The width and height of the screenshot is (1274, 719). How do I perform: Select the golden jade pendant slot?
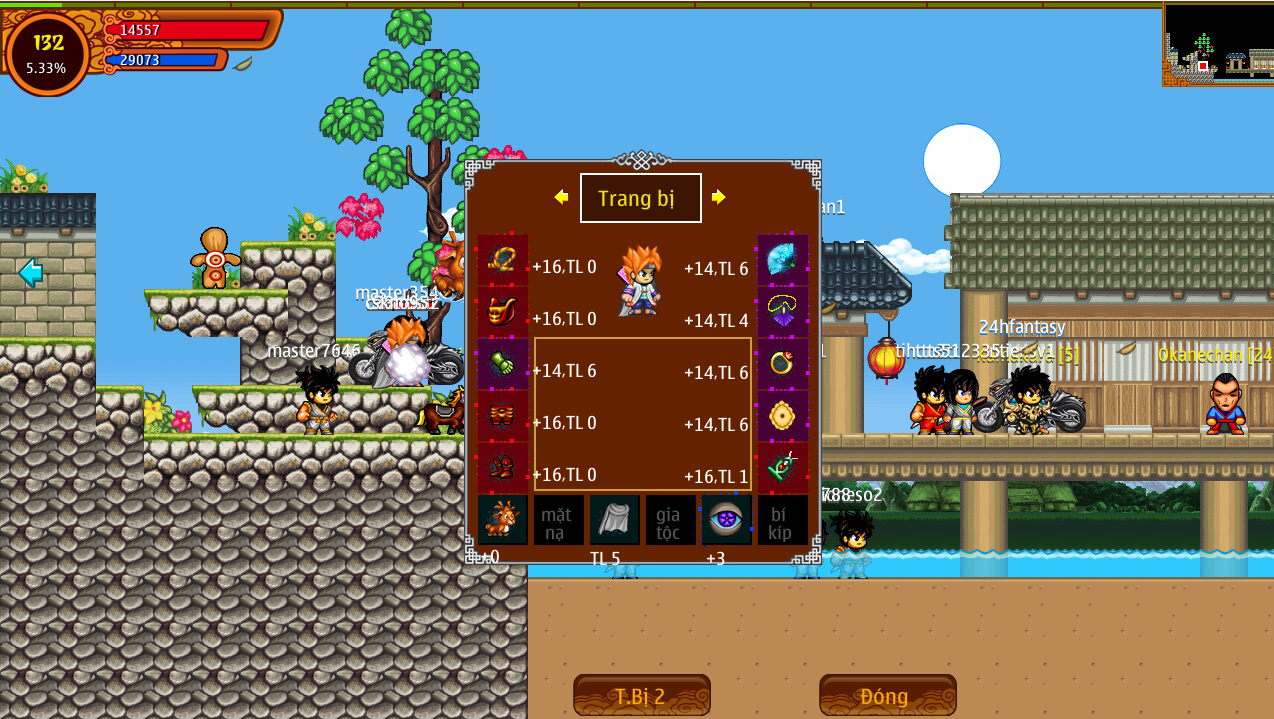pyautogui.click(x=782, y=417)
